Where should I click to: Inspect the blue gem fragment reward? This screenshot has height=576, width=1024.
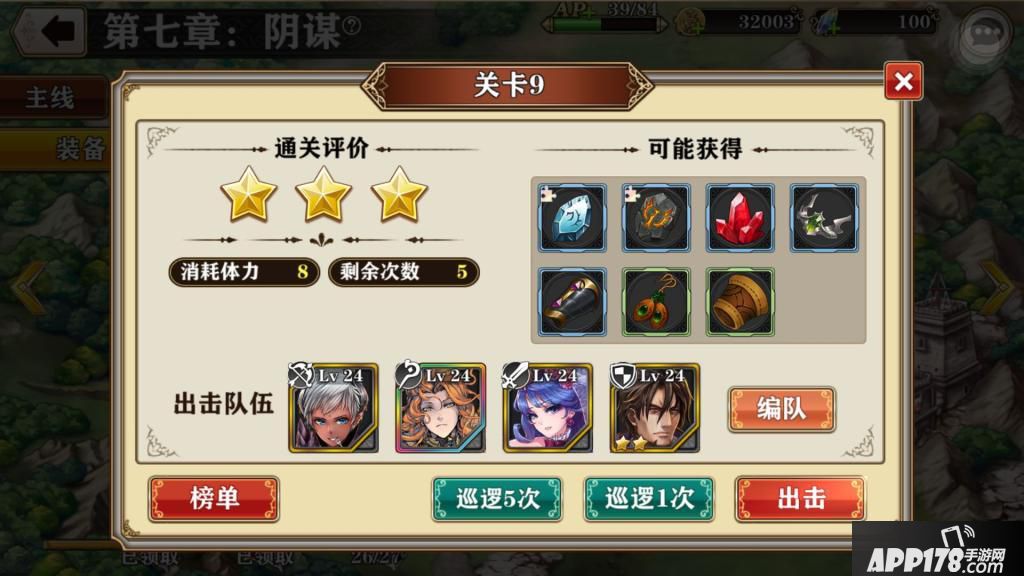click(x=573, y=215)
